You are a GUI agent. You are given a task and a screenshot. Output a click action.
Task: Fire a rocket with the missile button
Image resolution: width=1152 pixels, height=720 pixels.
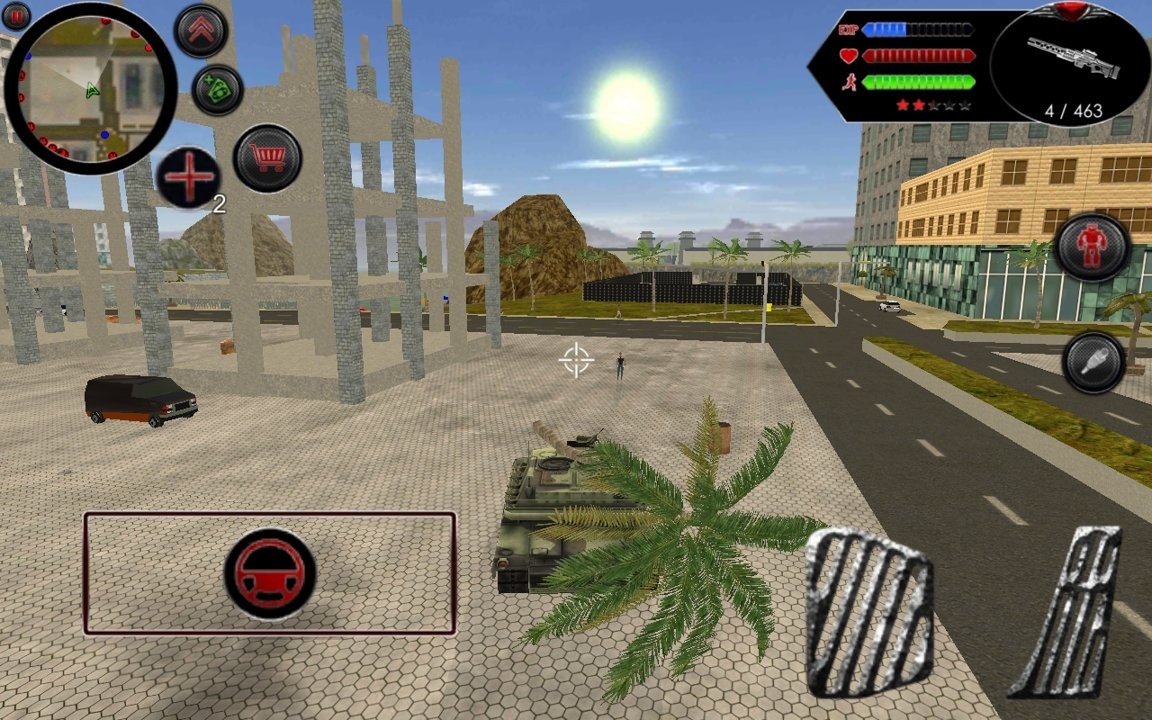(1094, 362)
